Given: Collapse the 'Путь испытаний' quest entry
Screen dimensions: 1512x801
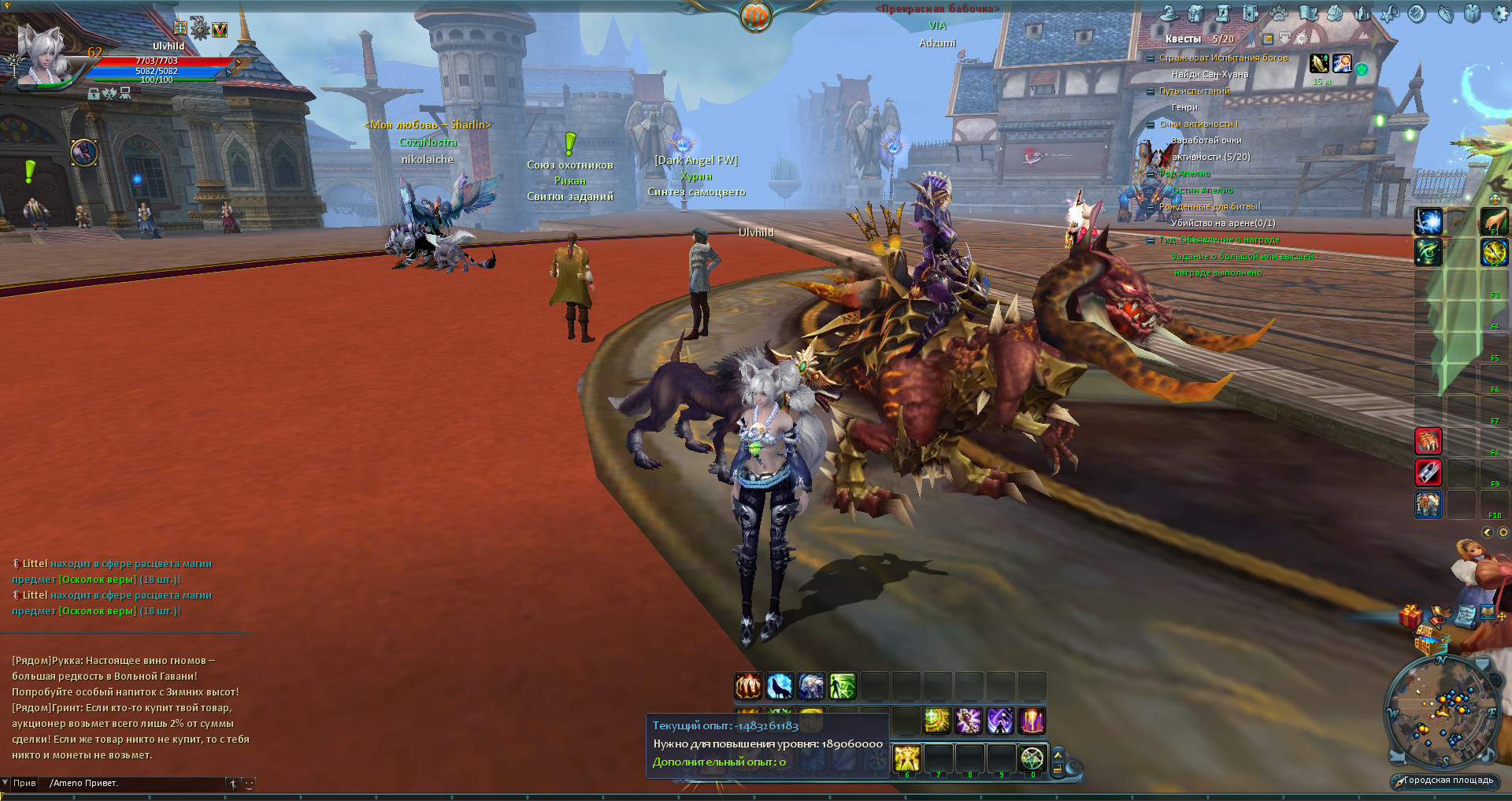Looking at the screenshot, I should coord(1151,91).
